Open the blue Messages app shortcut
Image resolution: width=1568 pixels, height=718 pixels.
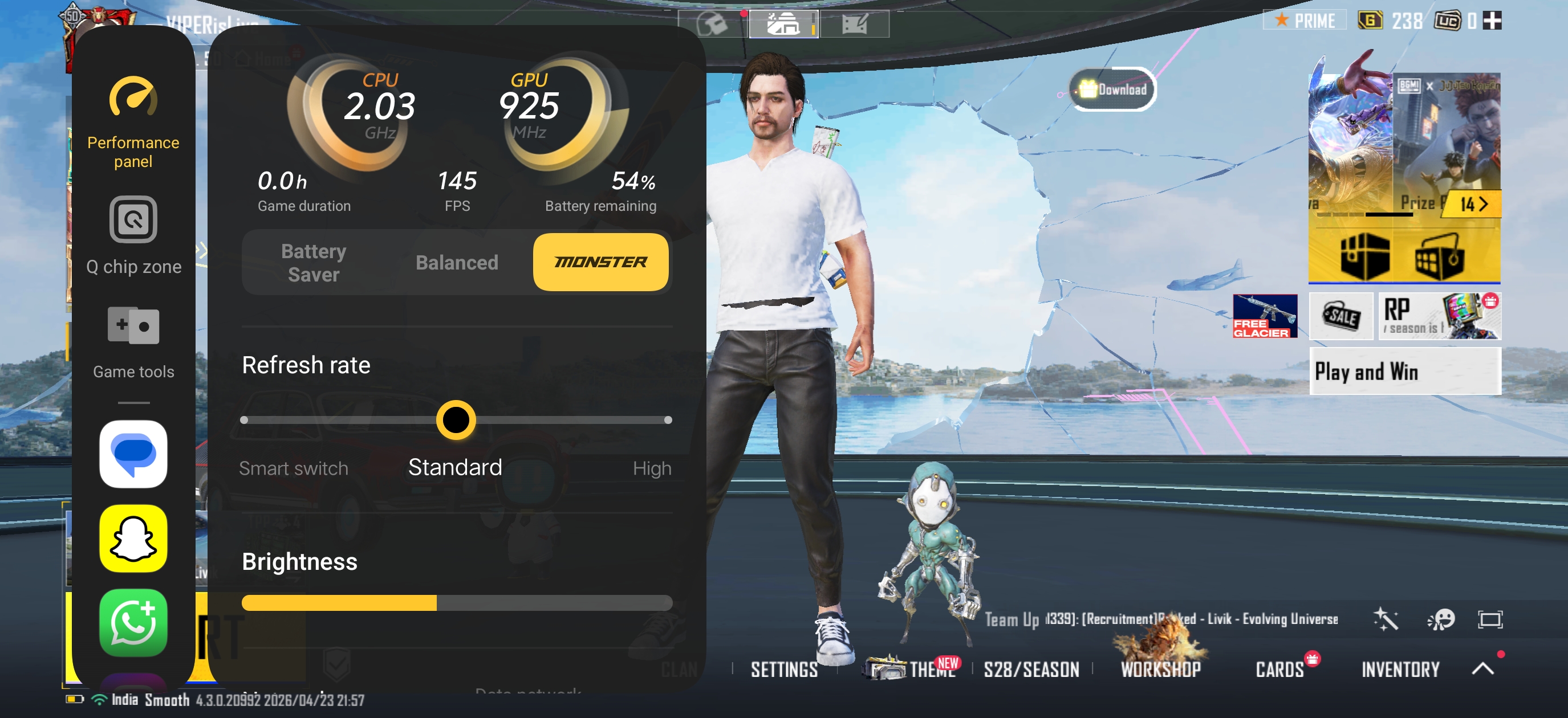click(x=133, y=454)
